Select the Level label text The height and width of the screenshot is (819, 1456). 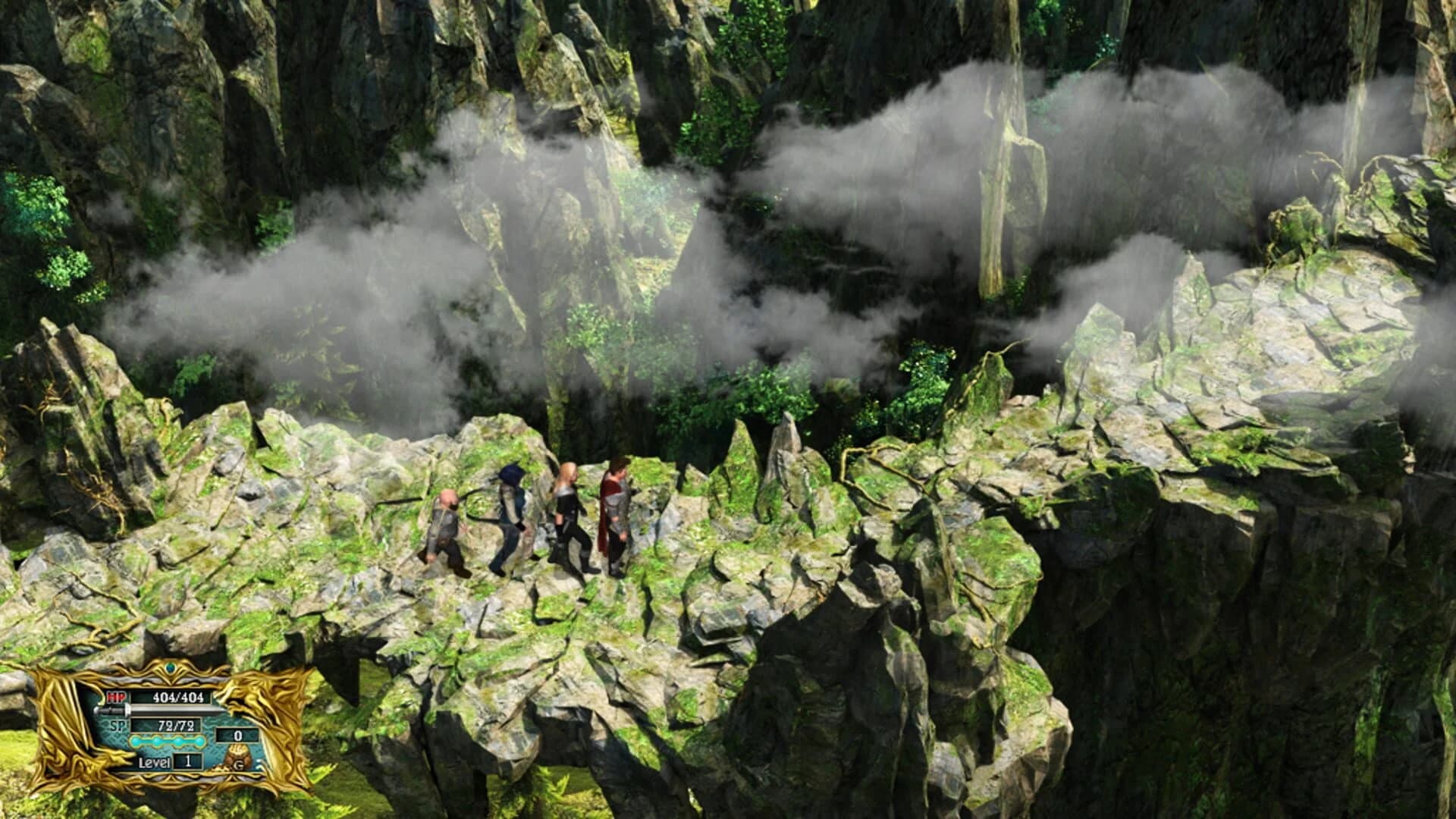coord(155,764)
